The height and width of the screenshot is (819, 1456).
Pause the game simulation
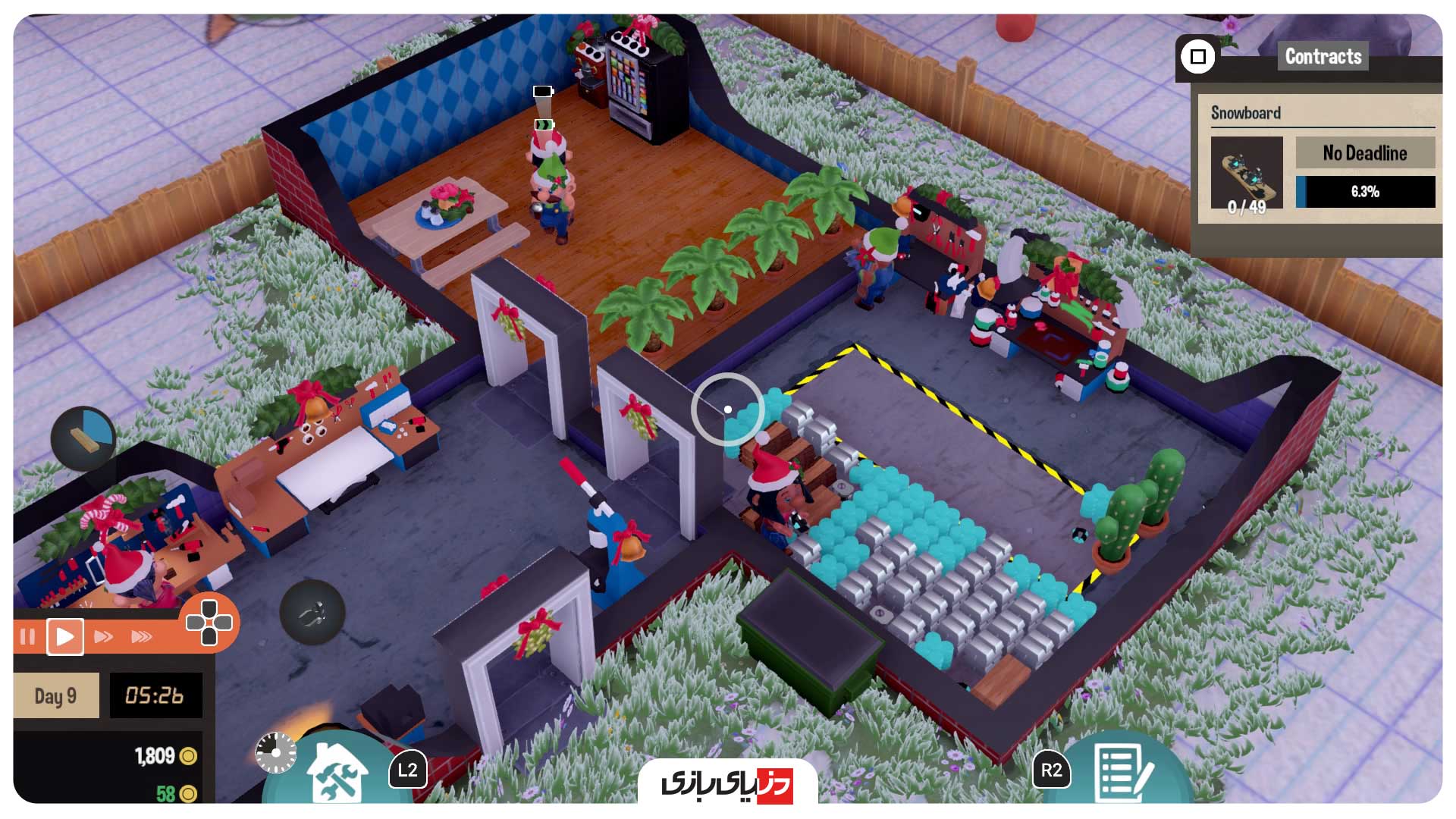[29, 637]
